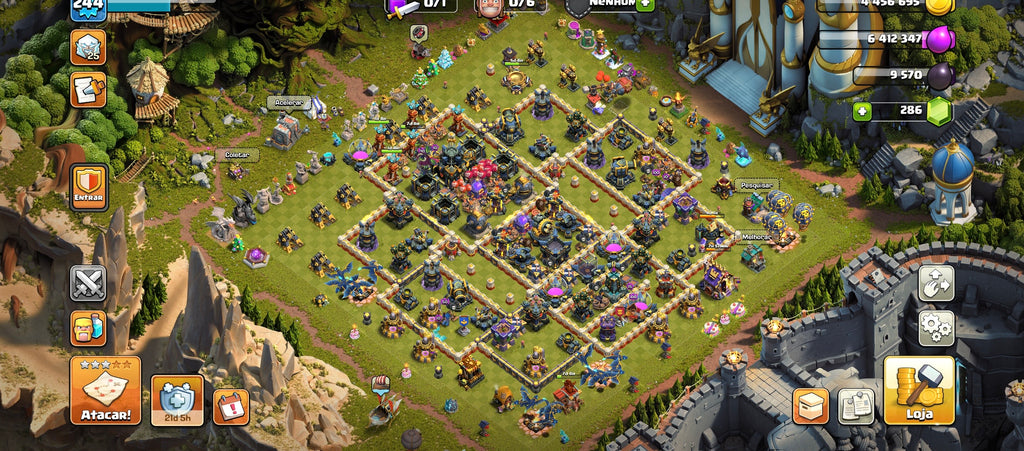This screenshot has width=1024, height=451.
Task: Click the plus button next to Nenhum
Action: tap(645, 4)
